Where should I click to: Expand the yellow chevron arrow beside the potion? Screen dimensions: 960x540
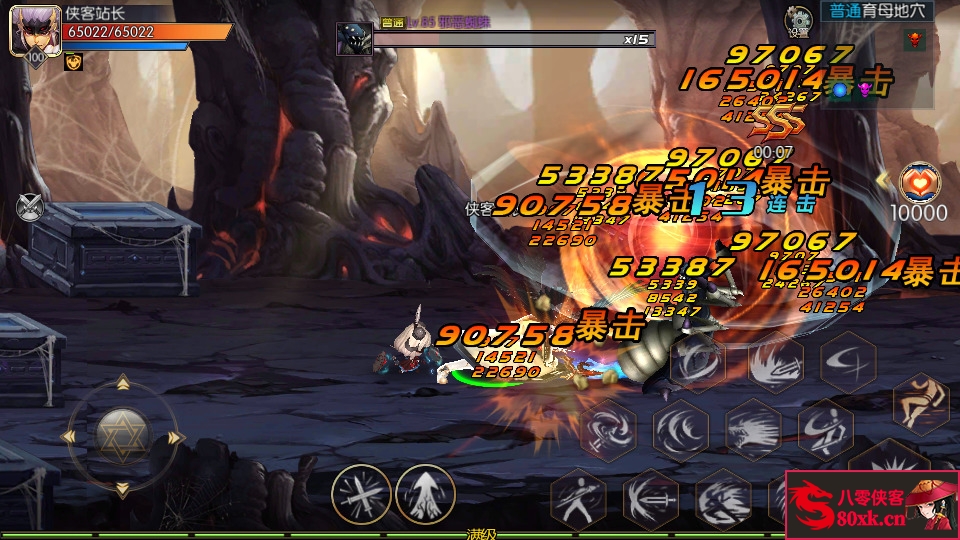[x=882, y=179]
